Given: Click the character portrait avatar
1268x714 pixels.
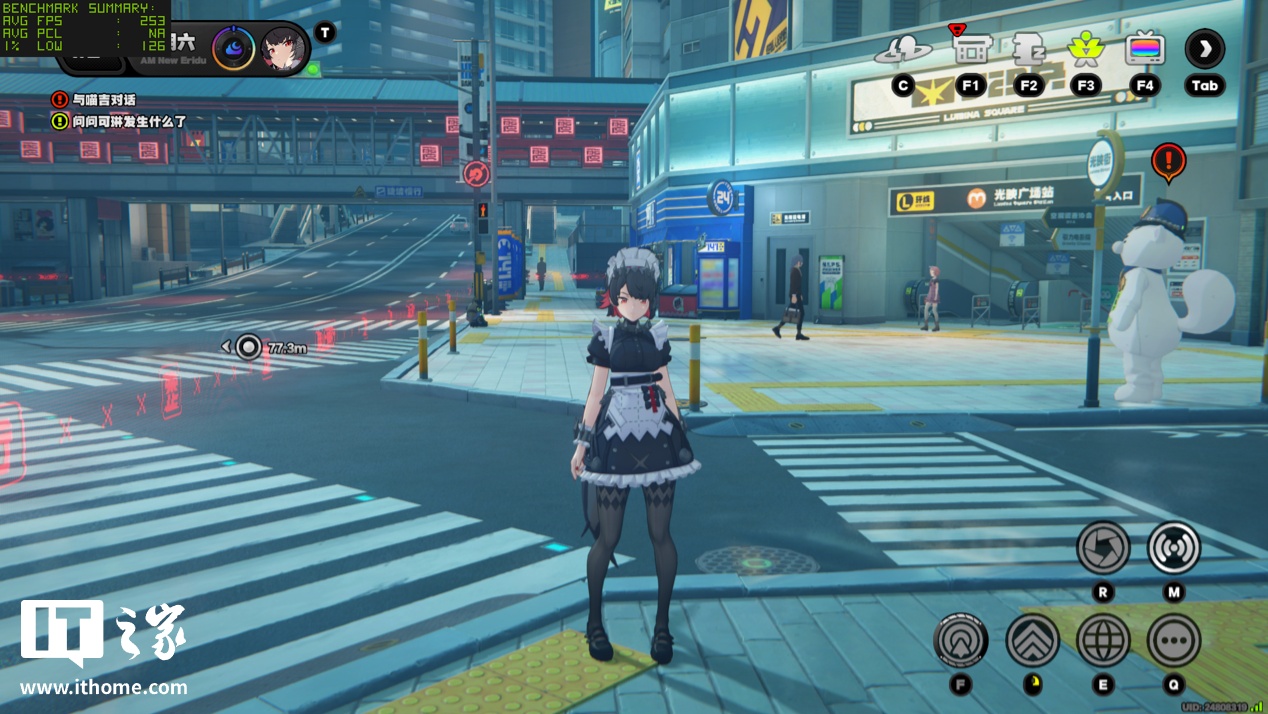Looking at the screenshot, I should 283,48.
